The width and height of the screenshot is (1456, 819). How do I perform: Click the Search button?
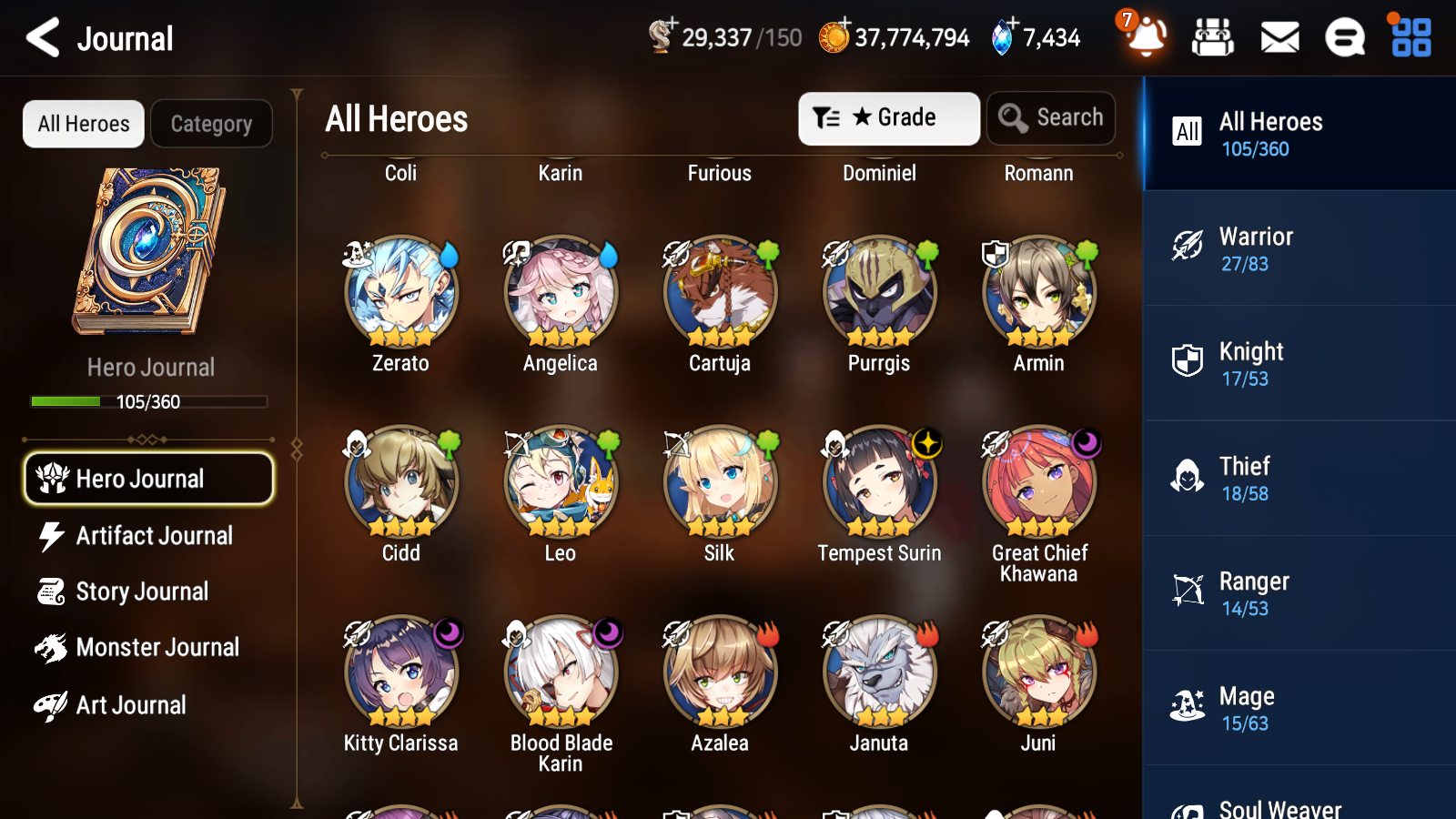(1050, 117)
